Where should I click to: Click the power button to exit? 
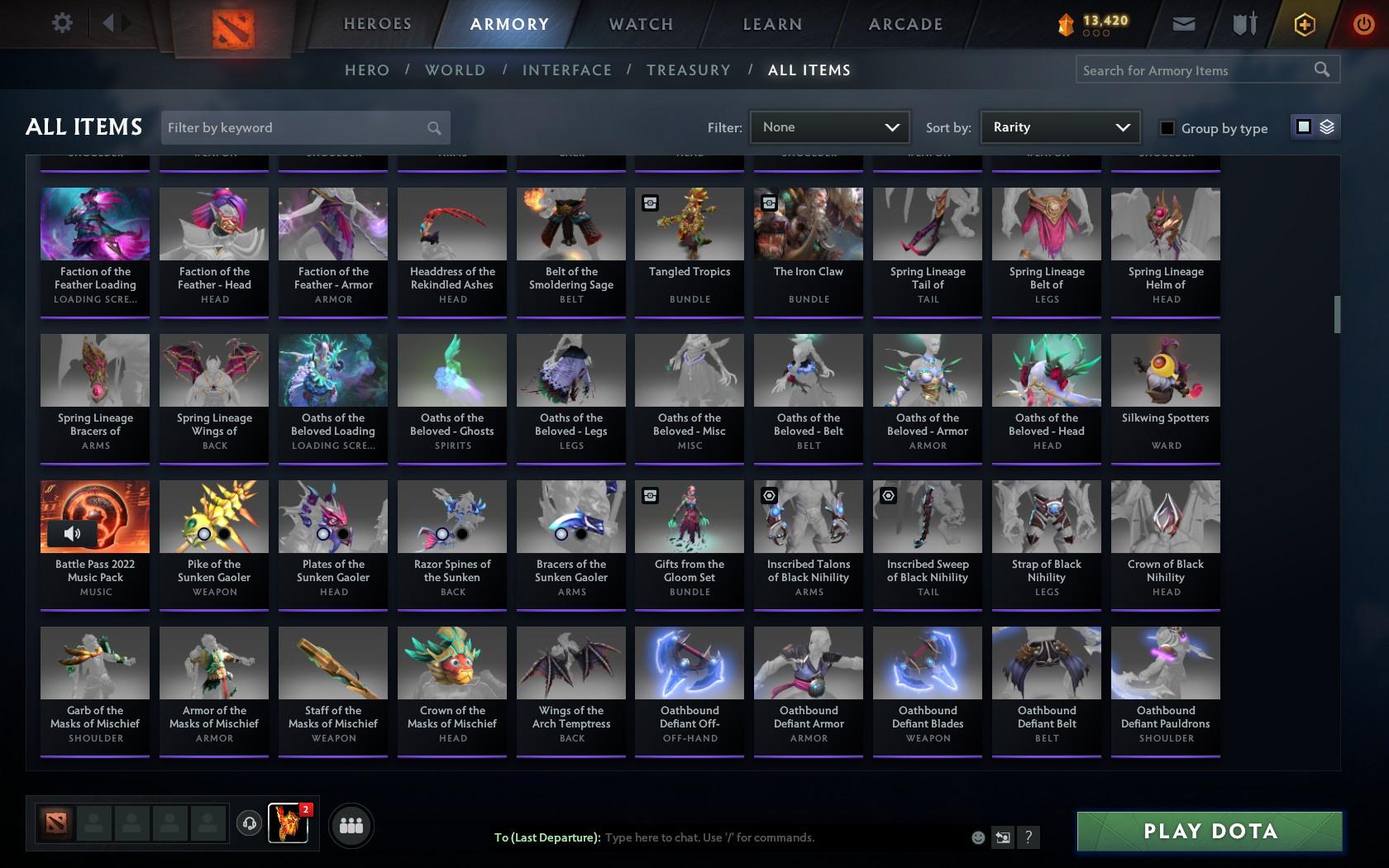tap(1363, 24)
